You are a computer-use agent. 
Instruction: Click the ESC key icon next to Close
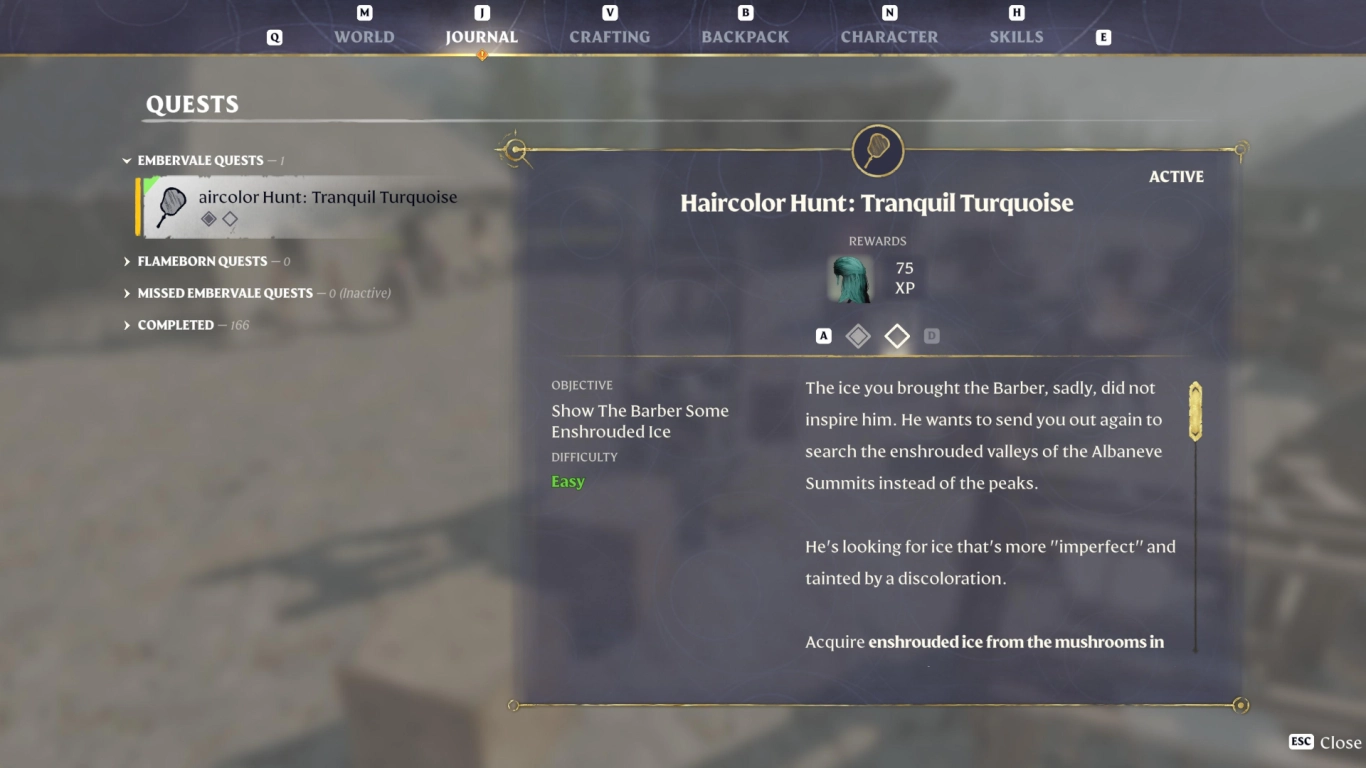pos(1300,742)
